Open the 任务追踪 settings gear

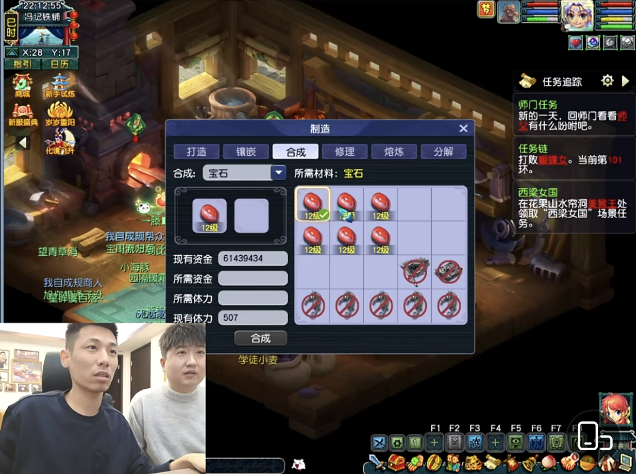pyautogui.click(x=607, y=80)
